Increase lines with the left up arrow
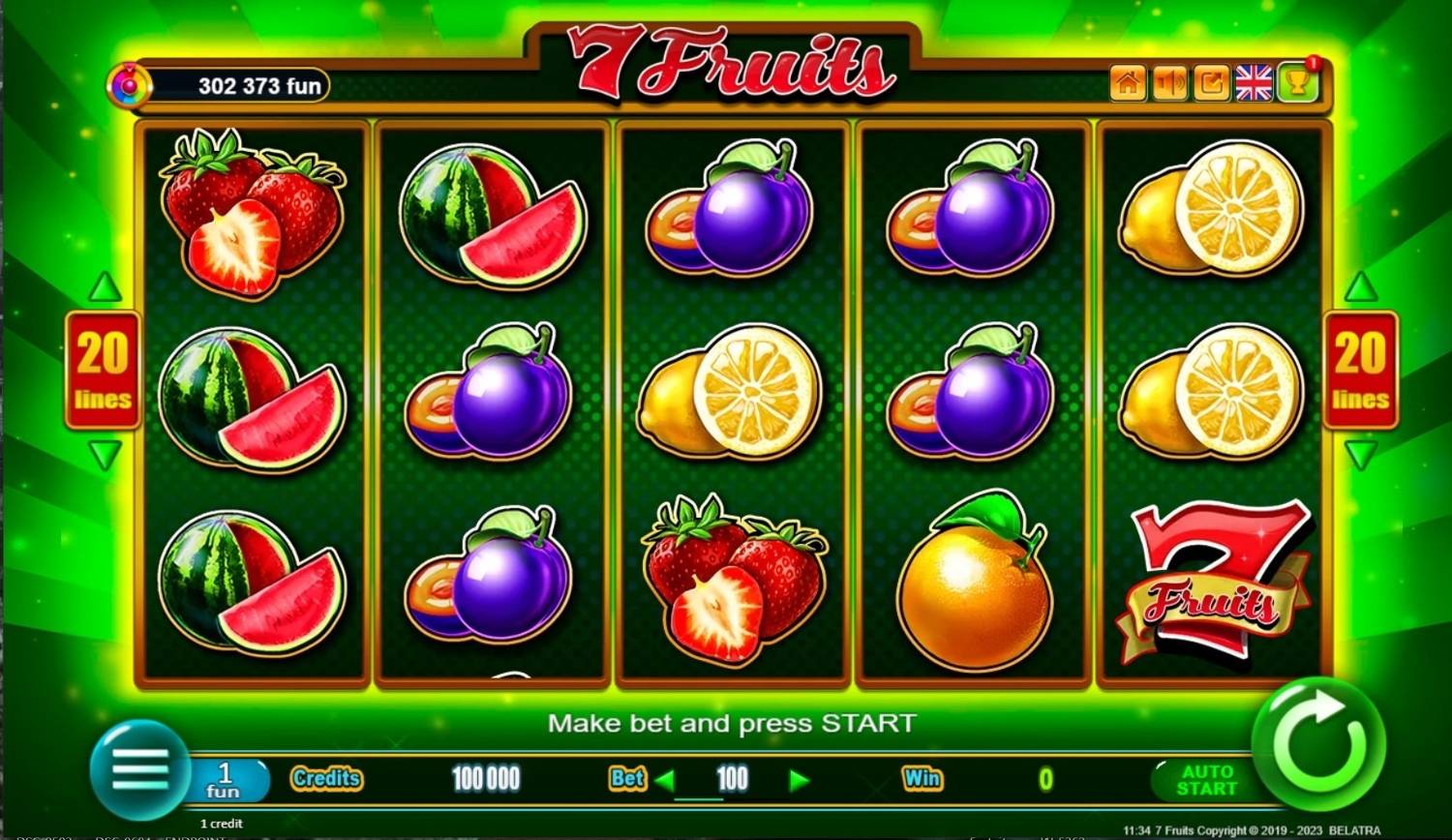The width and height of the screenshot is (1452, 840). coord(103,287)
